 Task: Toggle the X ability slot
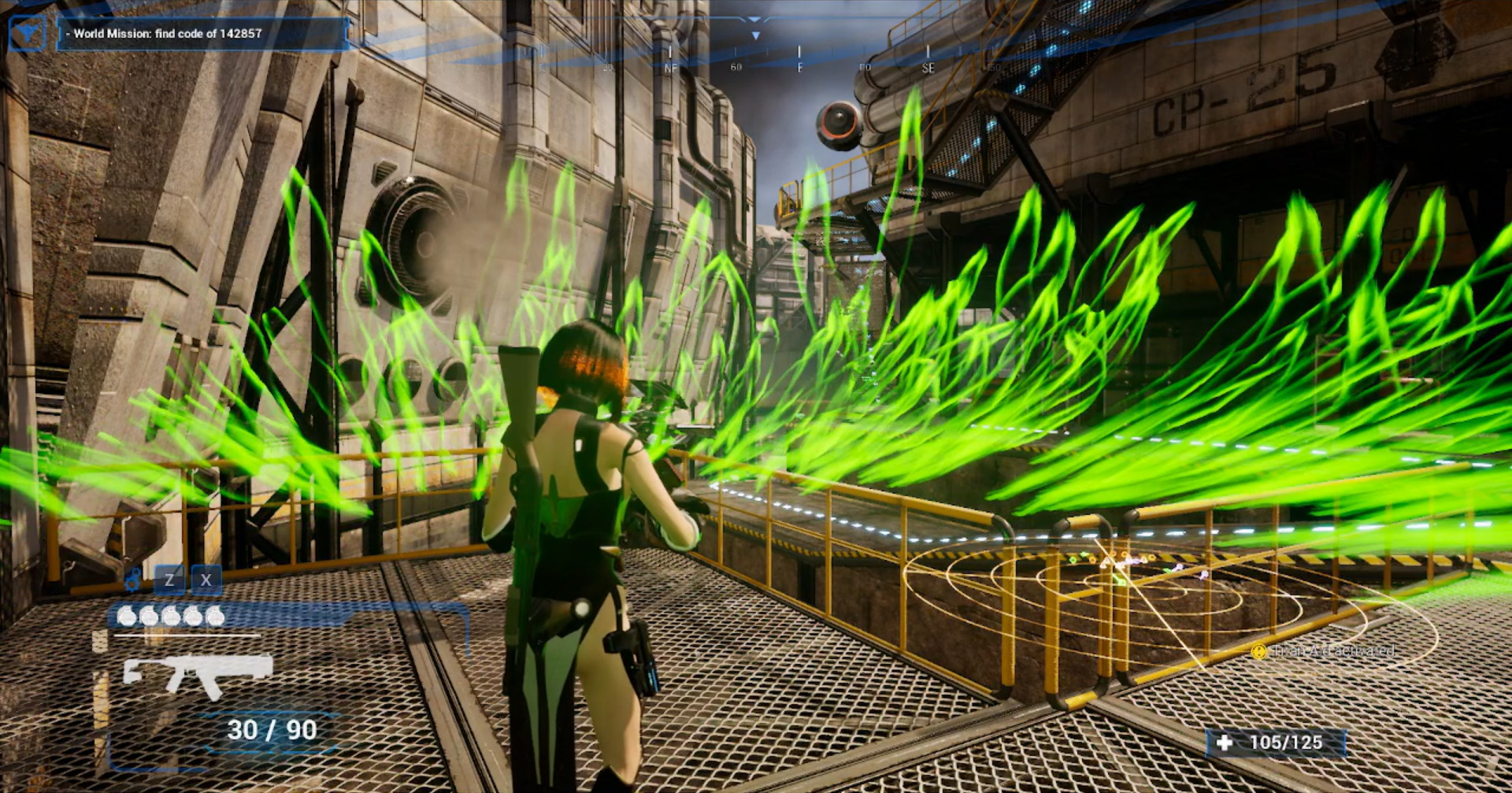[206, 580]
